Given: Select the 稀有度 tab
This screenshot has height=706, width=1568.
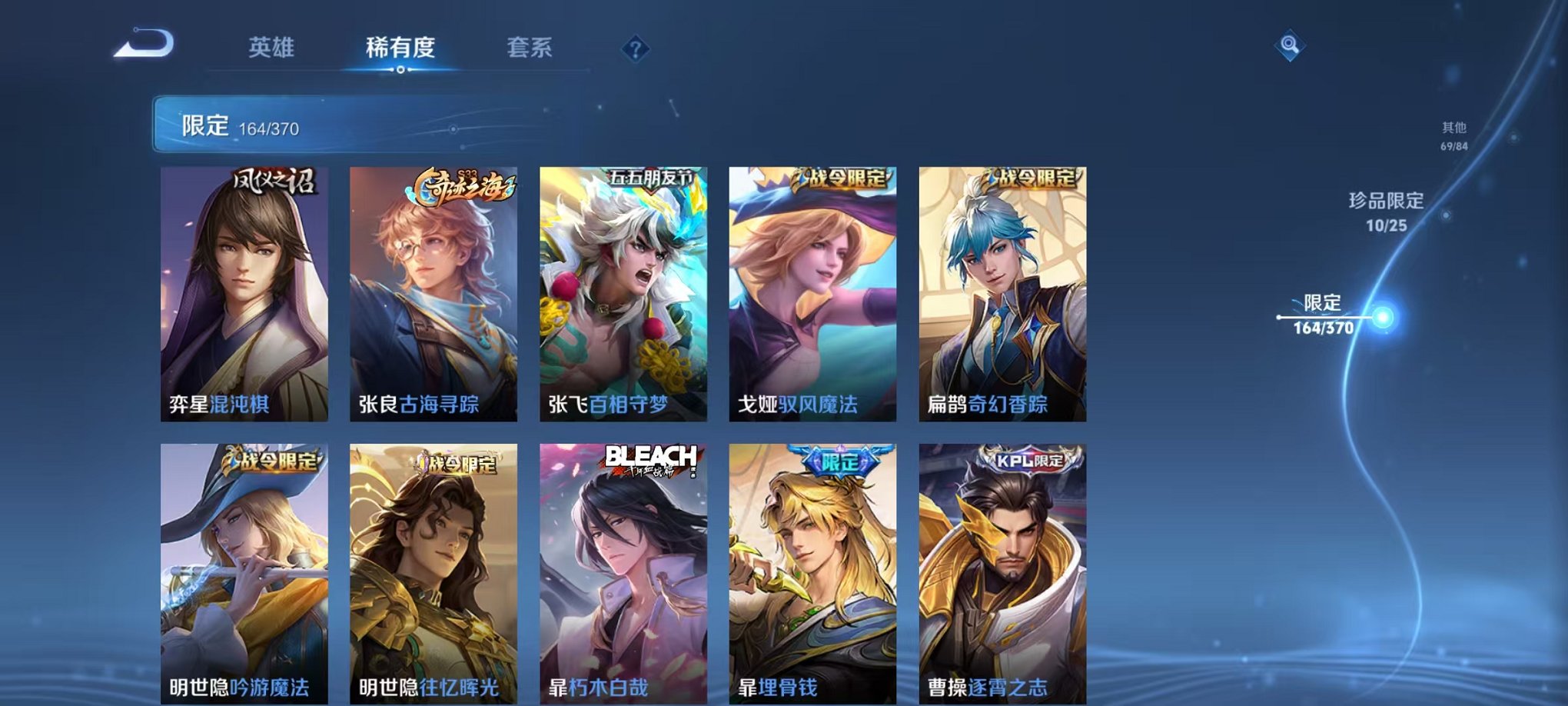Looking at the screenshot, I should point(399,46).
